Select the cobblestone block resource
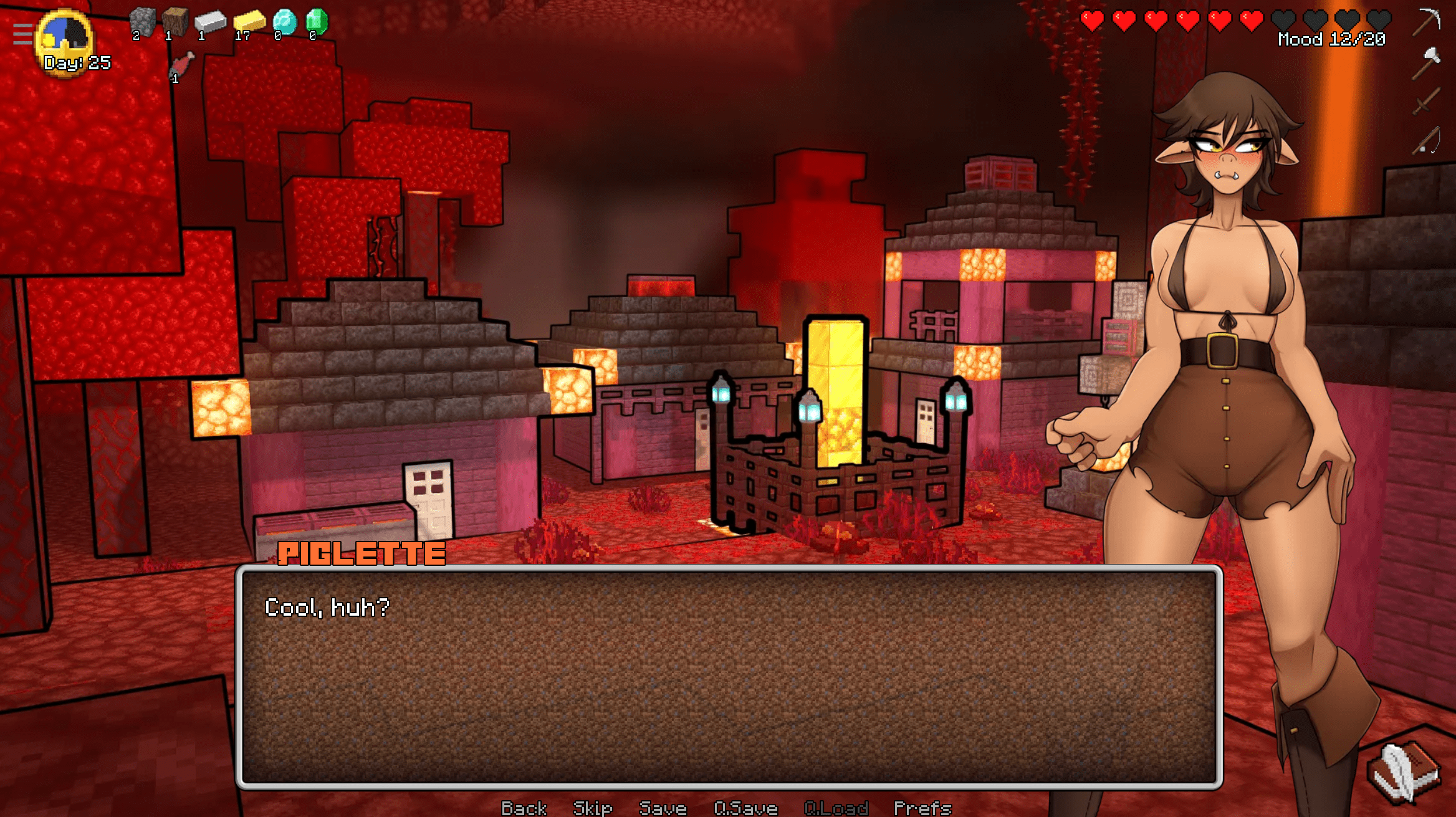Image resolution: width=1456 pixels, height=817 pixels. [142, 22]
